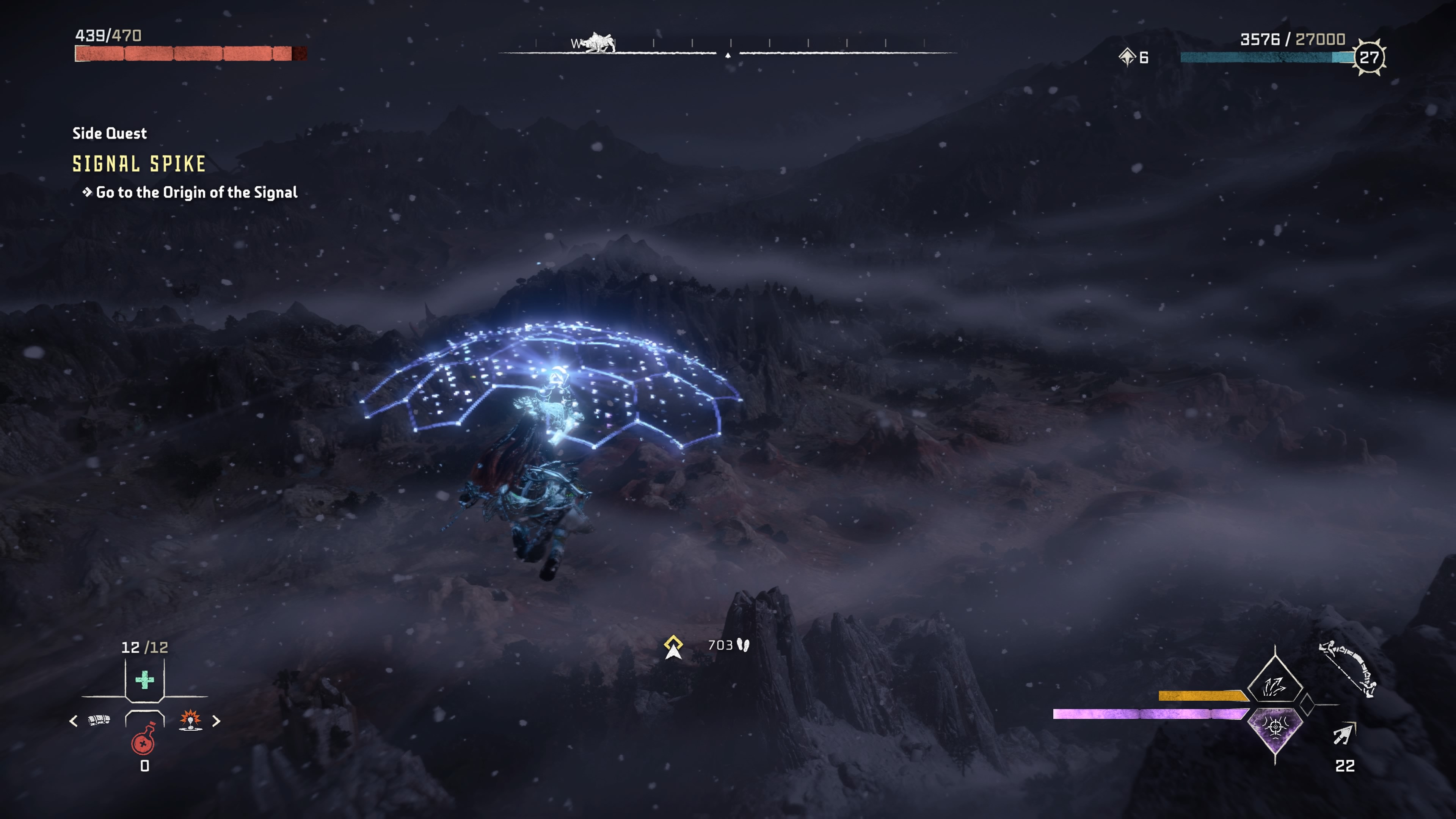
Task: Trigger the purple valor surge diamond
Action: [x=1274, y=728]
